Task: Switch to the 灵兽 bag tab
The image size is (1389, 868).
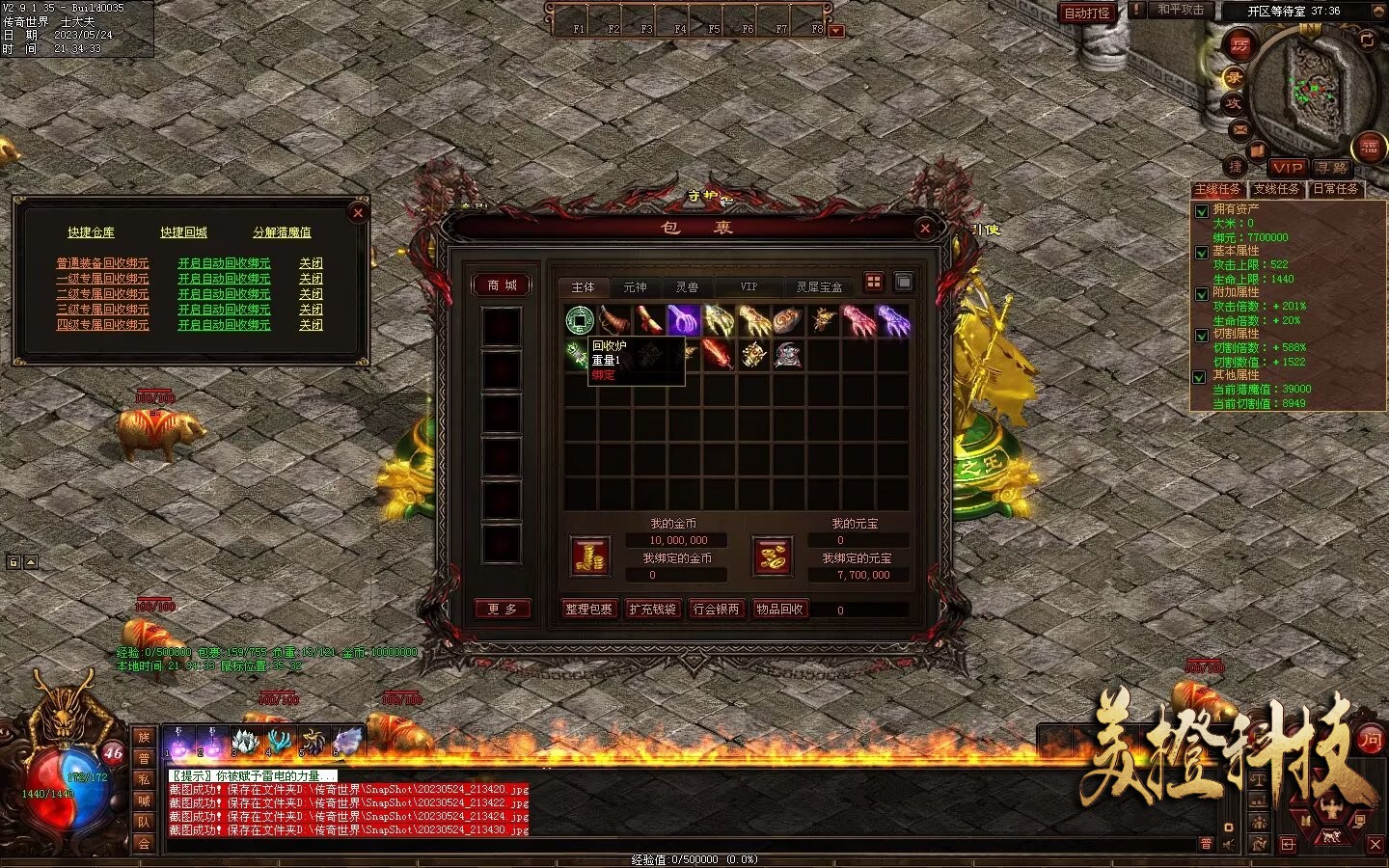Action: pos(687,287)
